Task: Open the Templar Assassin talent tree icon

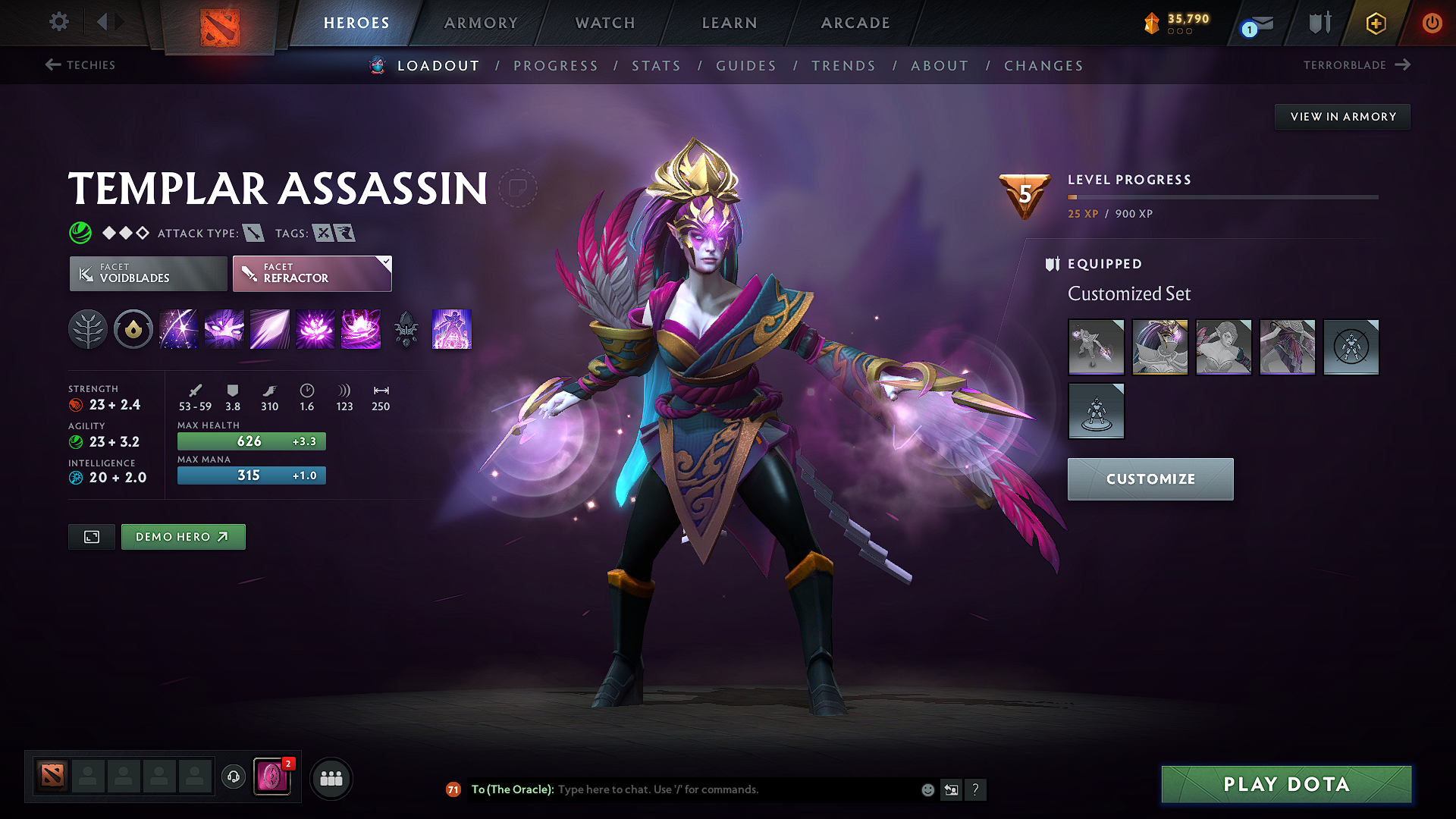Action: coord(88,329)
